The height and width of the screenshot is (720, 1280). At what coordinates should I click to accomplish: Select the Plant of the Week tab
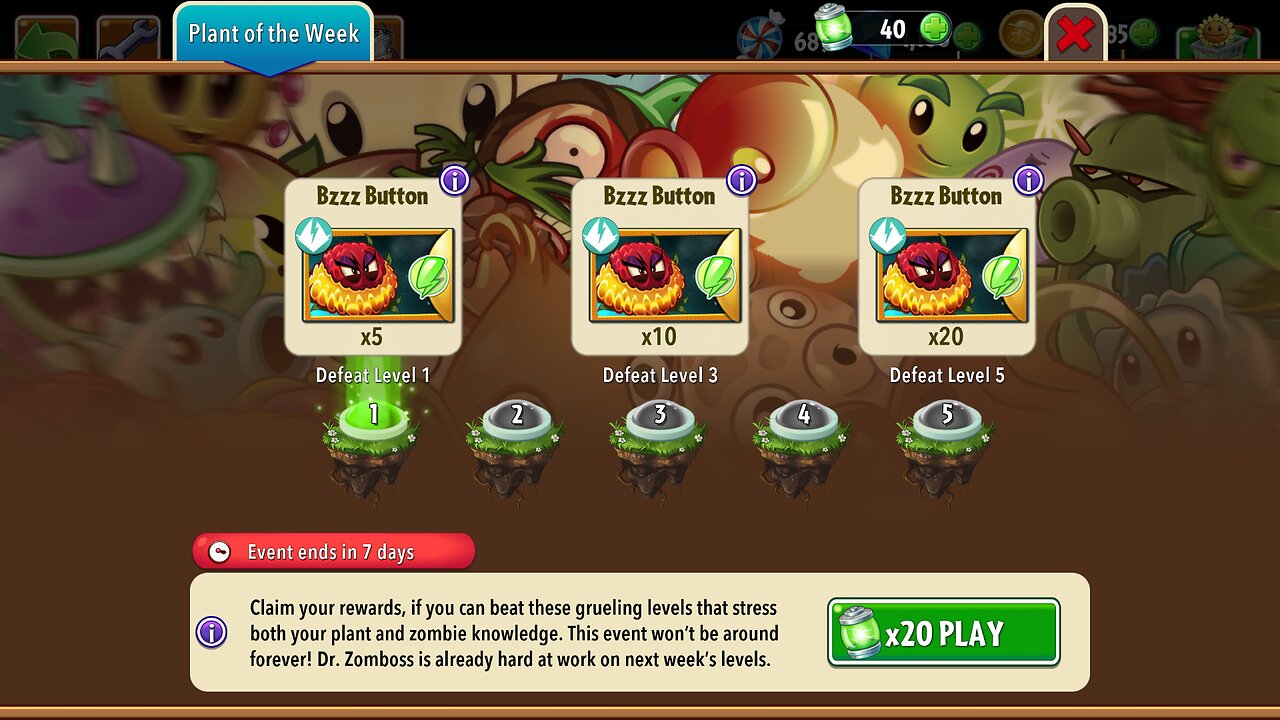[273, 33]
